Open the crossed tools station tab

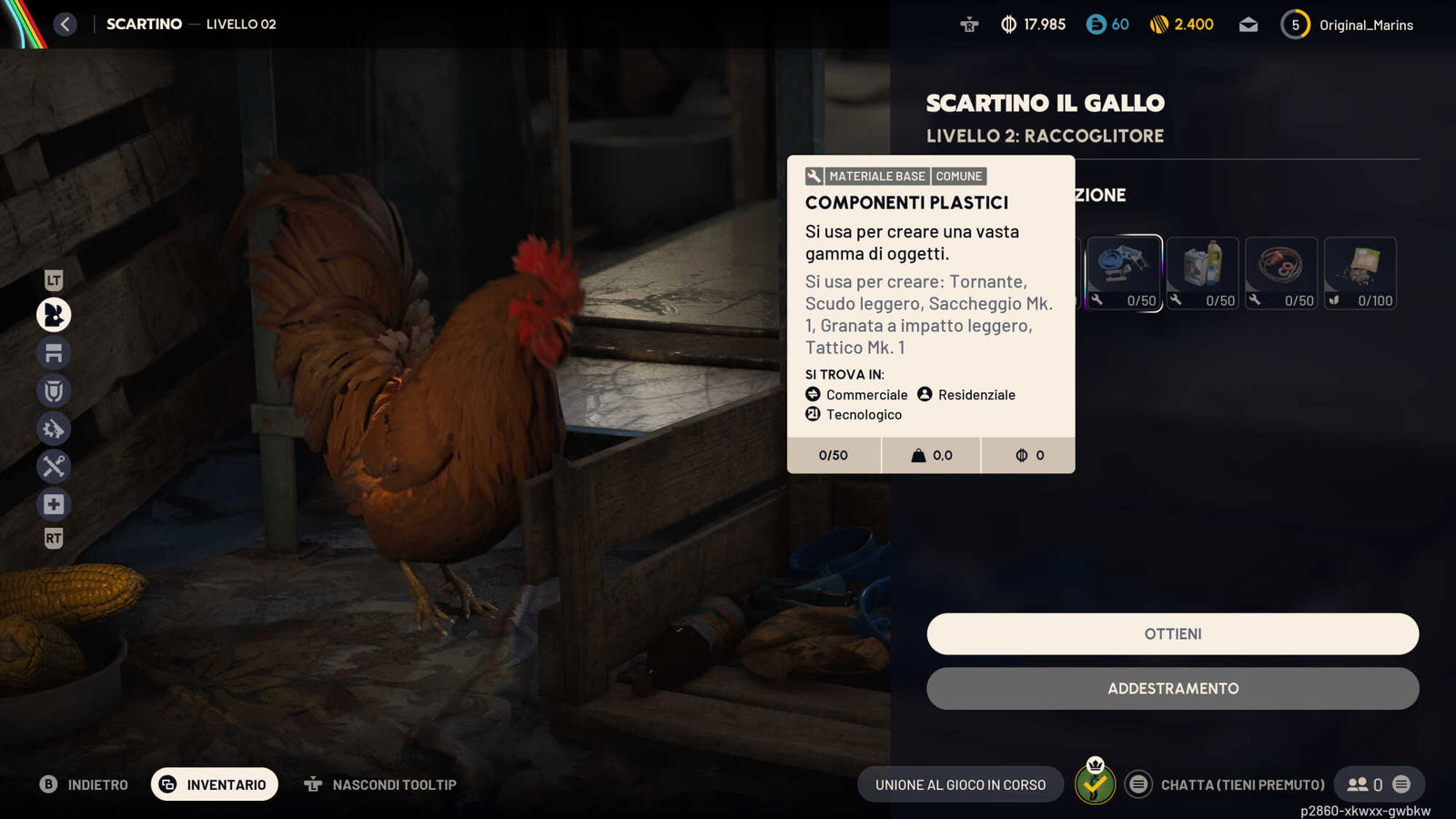54,467
